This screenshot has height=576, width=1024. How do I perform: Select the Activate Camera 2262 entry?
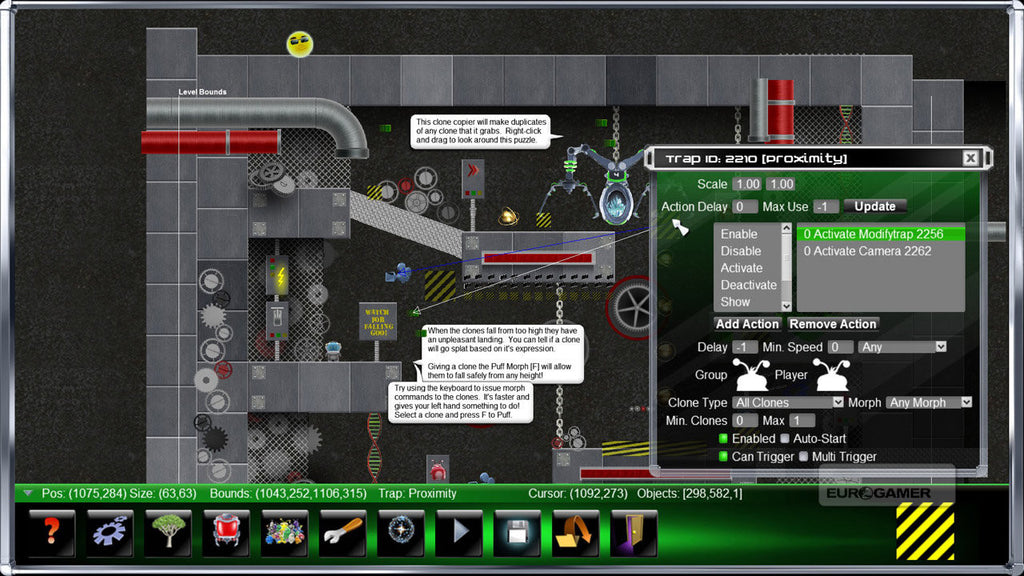(x=868, y=251)
